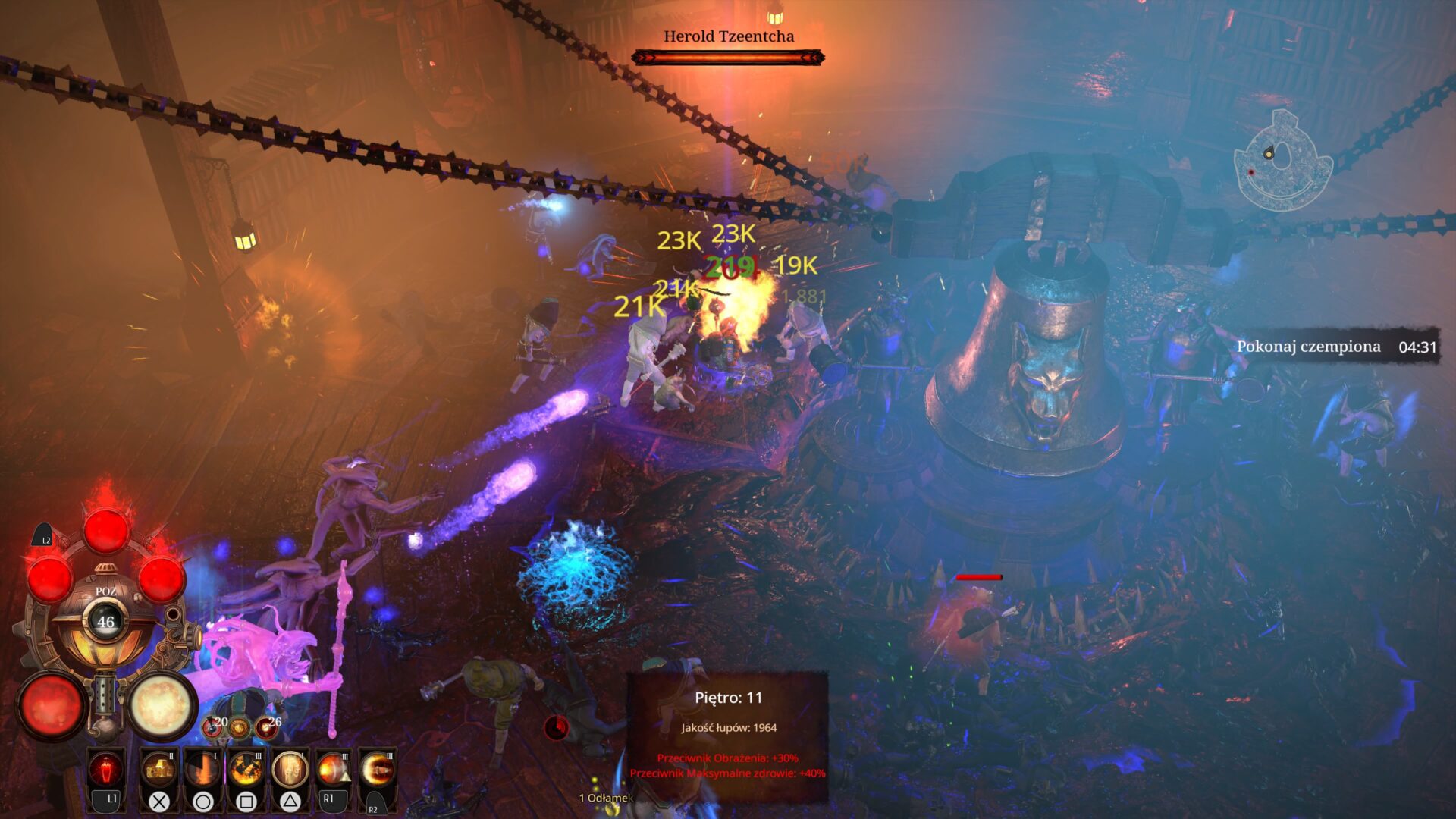The width and height of the screenshot is (1456, 819).
Task: Trigger the fire pillar skill on cooldown
Action: (203, 770)
